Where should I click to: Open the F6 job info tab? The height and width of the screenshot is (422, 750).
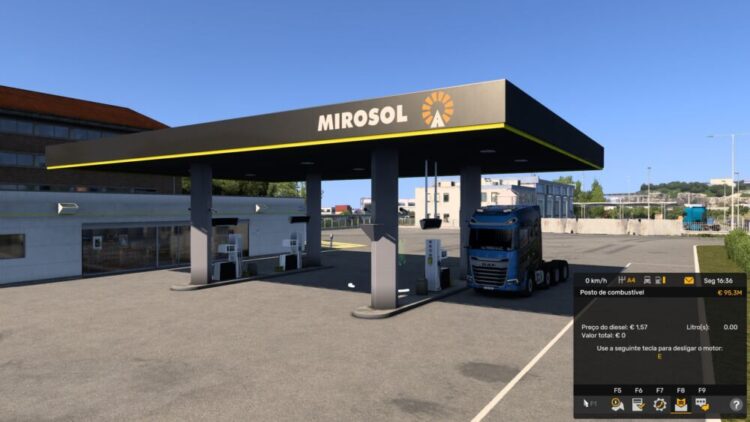[x=638, y=404]
